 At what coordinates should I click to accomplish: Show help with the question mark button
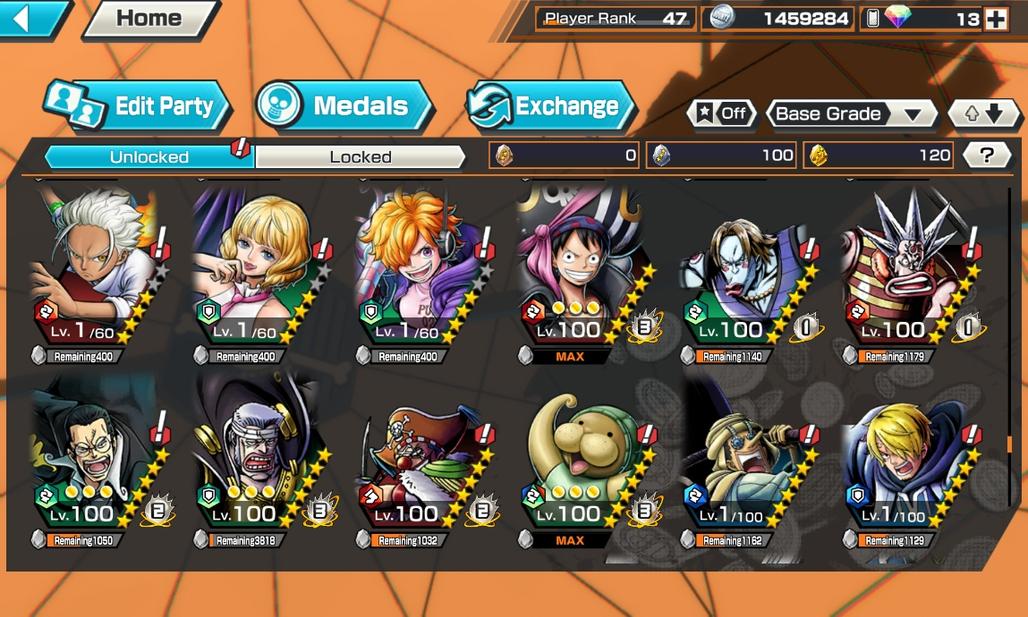(x=987, y=155)
